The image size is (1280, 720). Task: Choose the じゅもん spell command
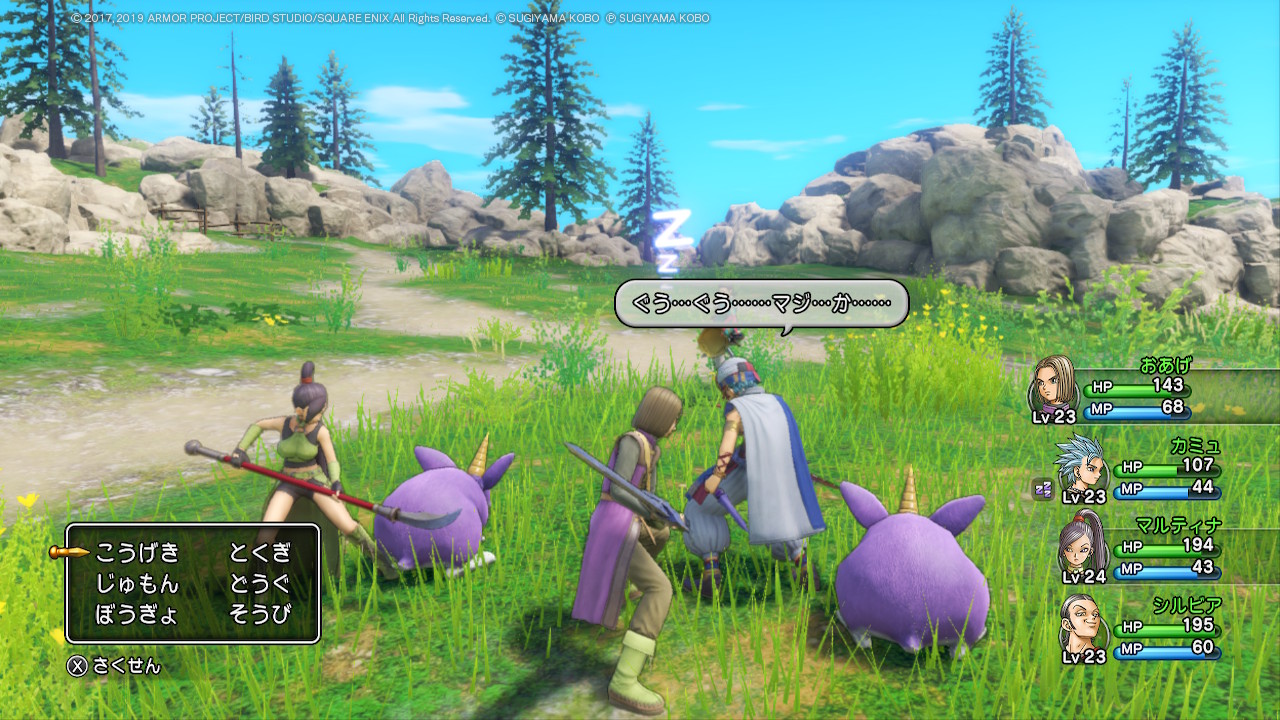click(137, 583)
